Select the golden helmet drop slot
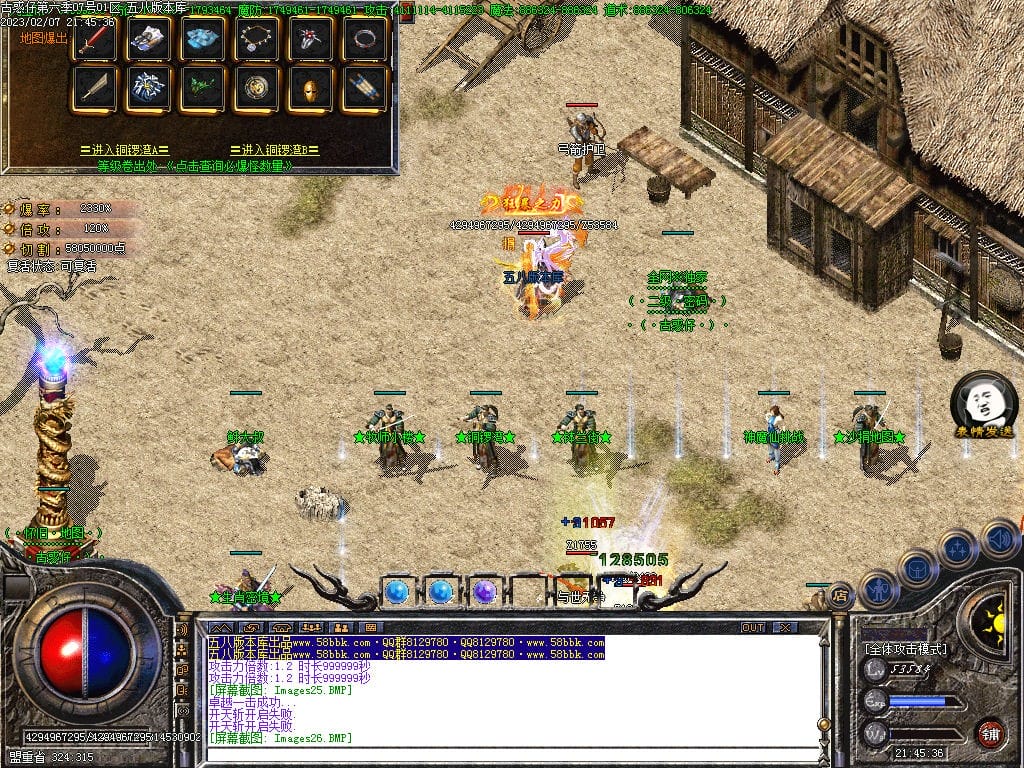1024x768 pixels. [x=310, y=89]
